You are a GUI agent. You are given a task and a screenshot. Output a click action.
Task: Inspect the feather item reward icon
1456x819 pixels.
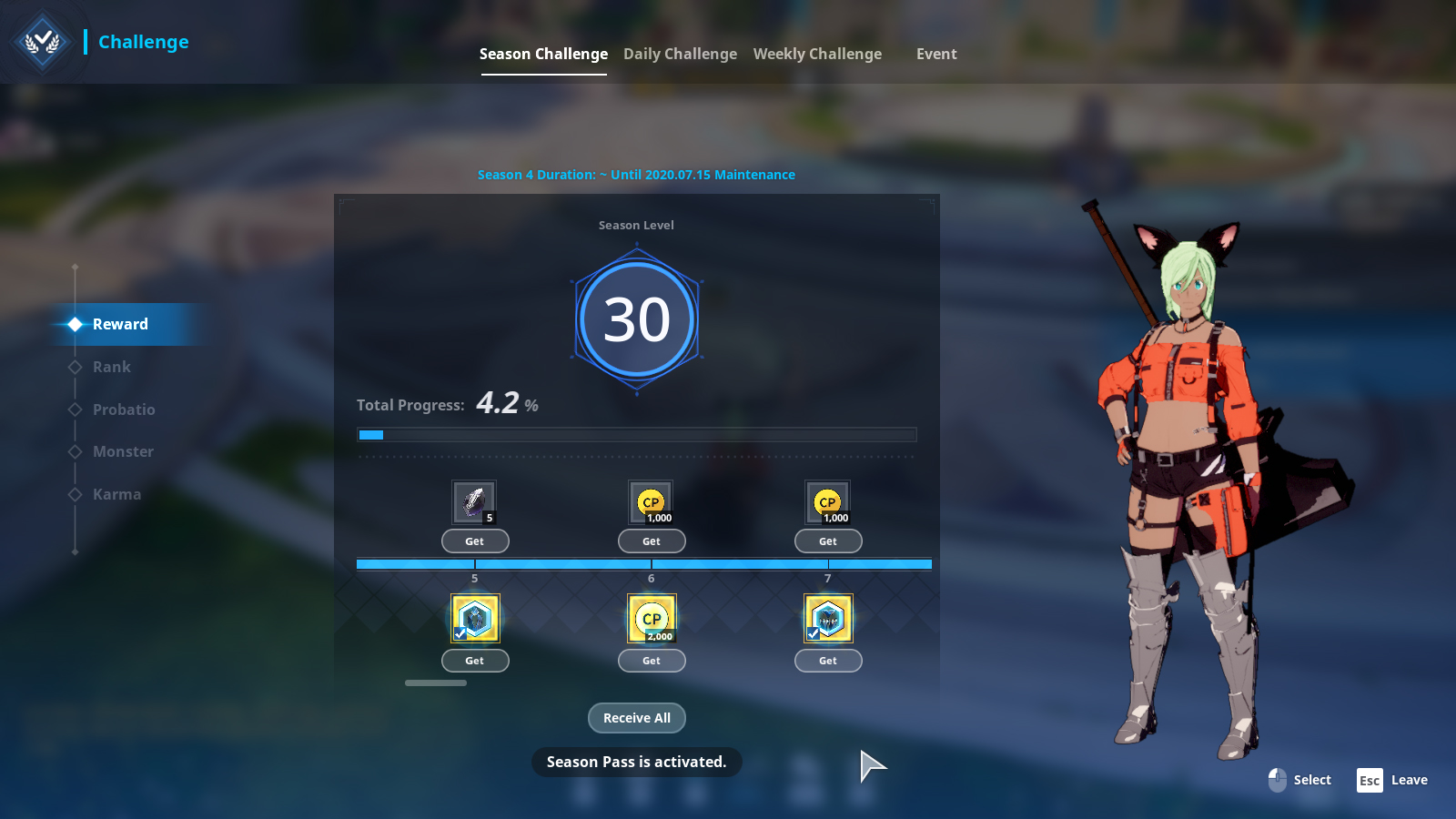coord(474,501)
